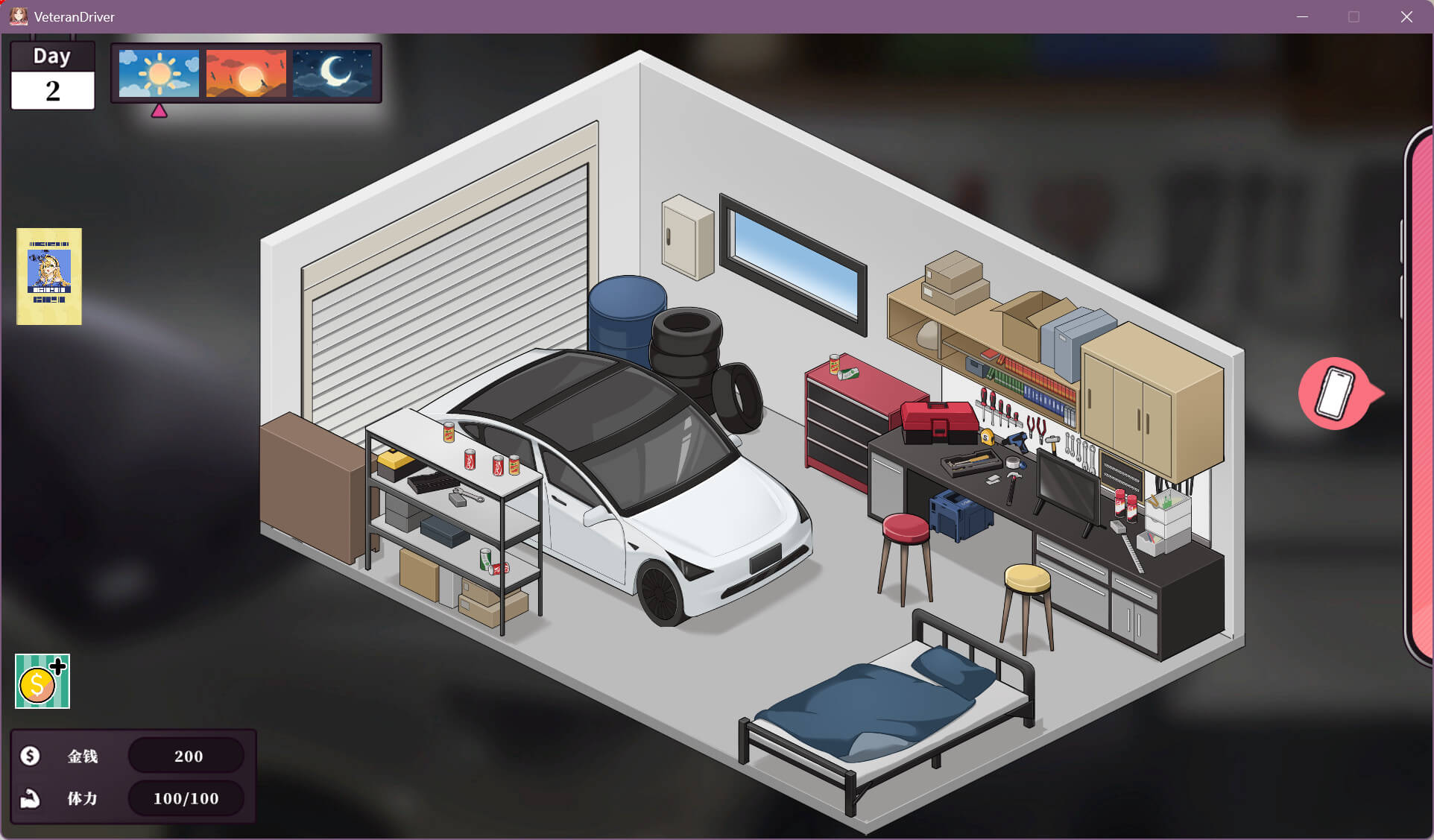
Task: Select the daytime sun time slot
Action: click(x=159, y=73)
